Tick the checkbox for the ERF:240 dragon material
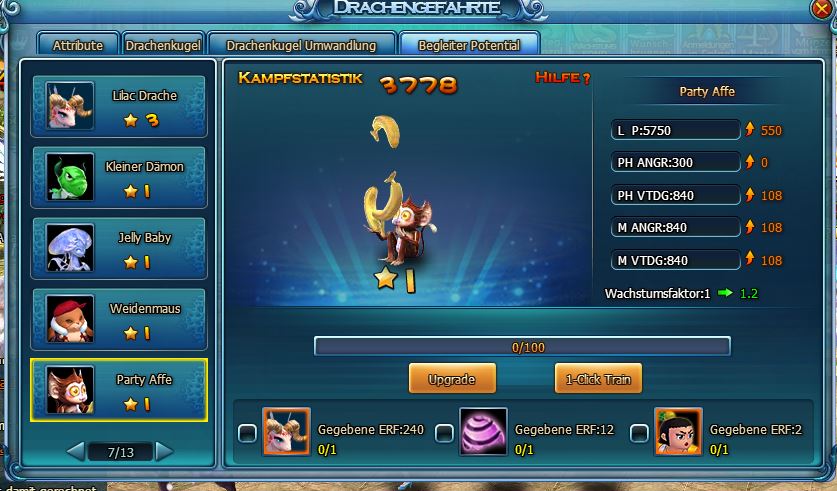This screenshot has height=491, width=837. tap(247, 433)
